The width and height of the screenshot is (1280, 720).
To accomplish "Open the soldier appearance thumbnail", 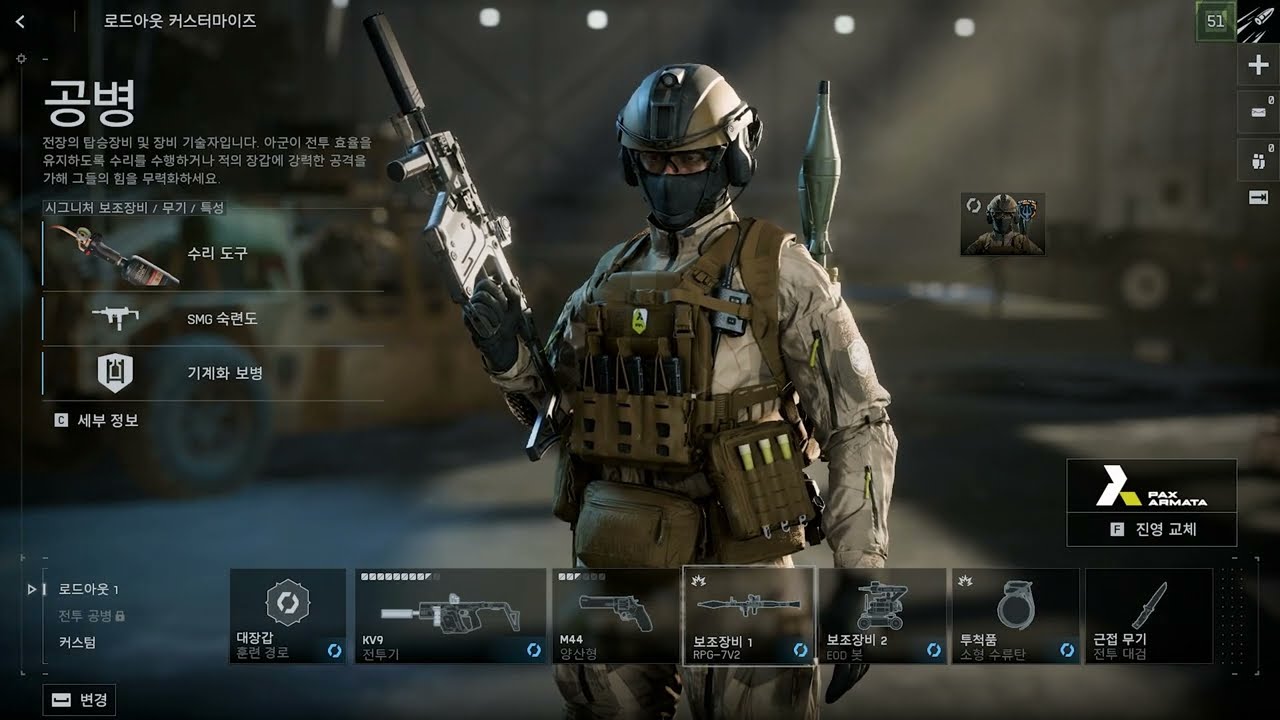I will click(1002, 224).
